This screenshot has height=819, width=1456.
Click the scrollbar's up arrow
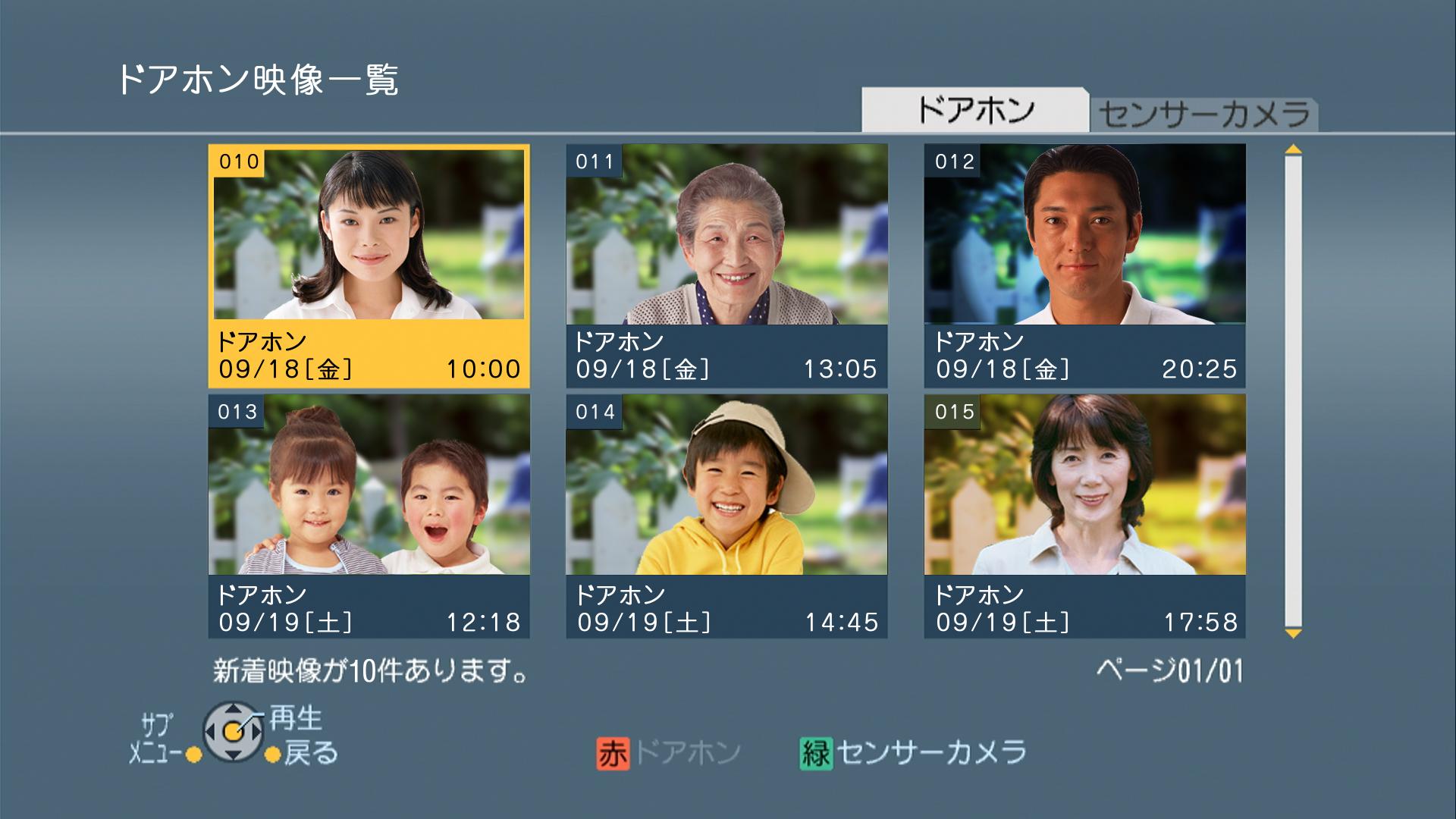[x=1293, y=150]
